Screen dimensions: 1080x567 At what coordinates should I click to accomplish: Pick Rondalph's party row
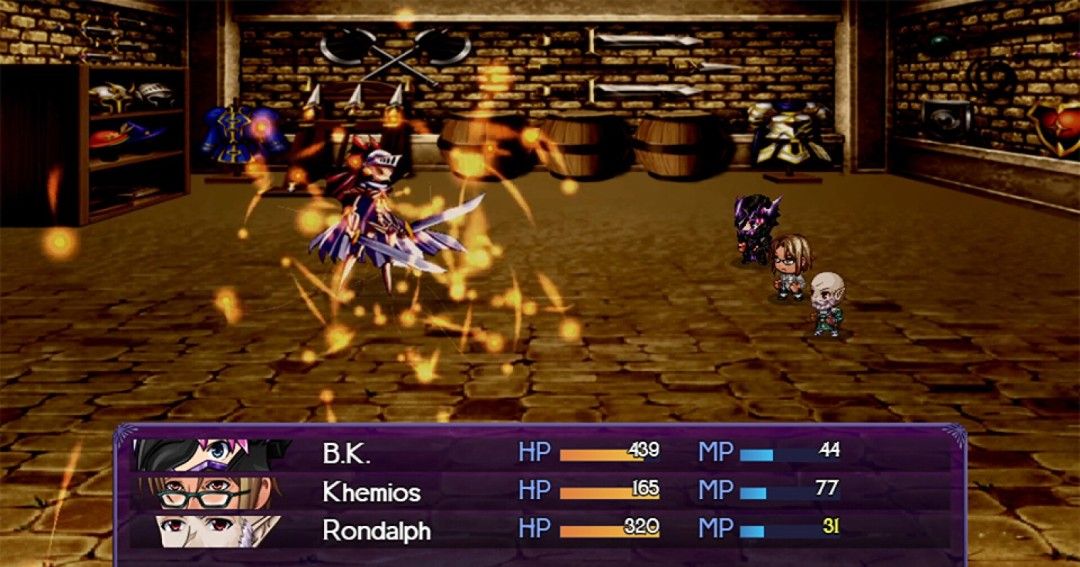[x=376, y=530]
